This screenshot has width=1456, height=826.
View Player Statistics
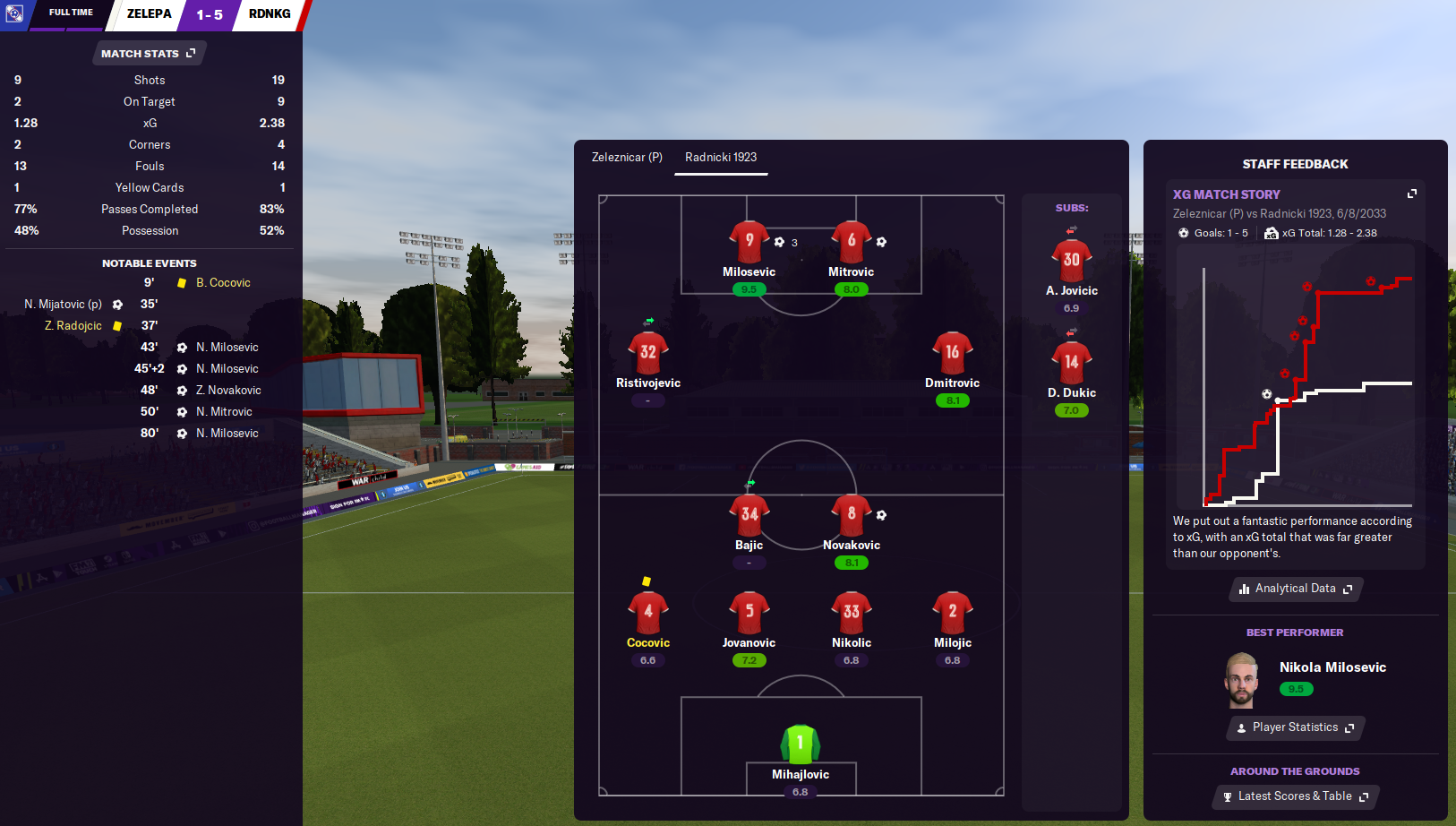pos(1295,727)
